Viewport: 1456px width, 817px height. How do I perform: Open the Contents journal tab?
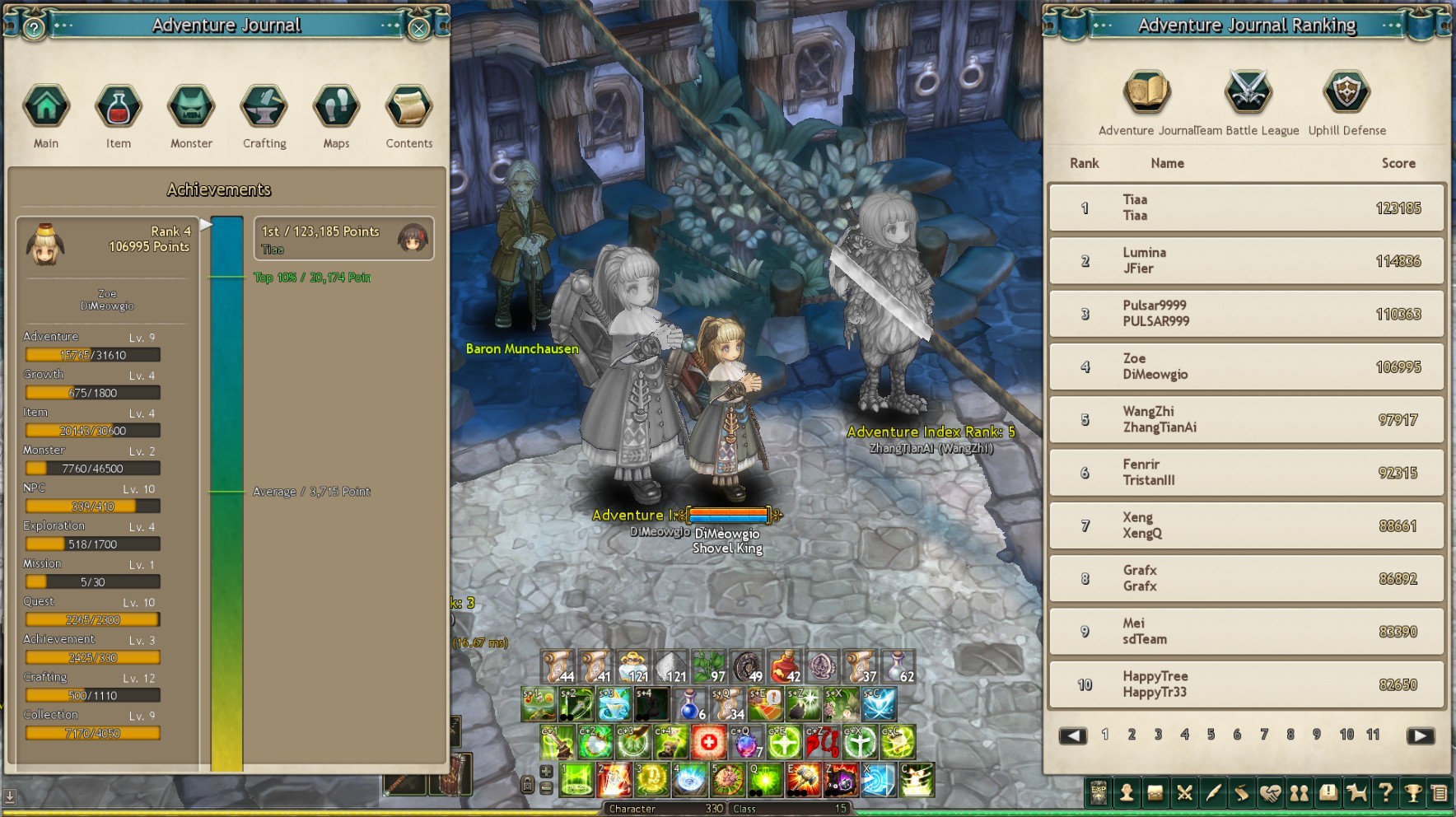tap(409, 106)
